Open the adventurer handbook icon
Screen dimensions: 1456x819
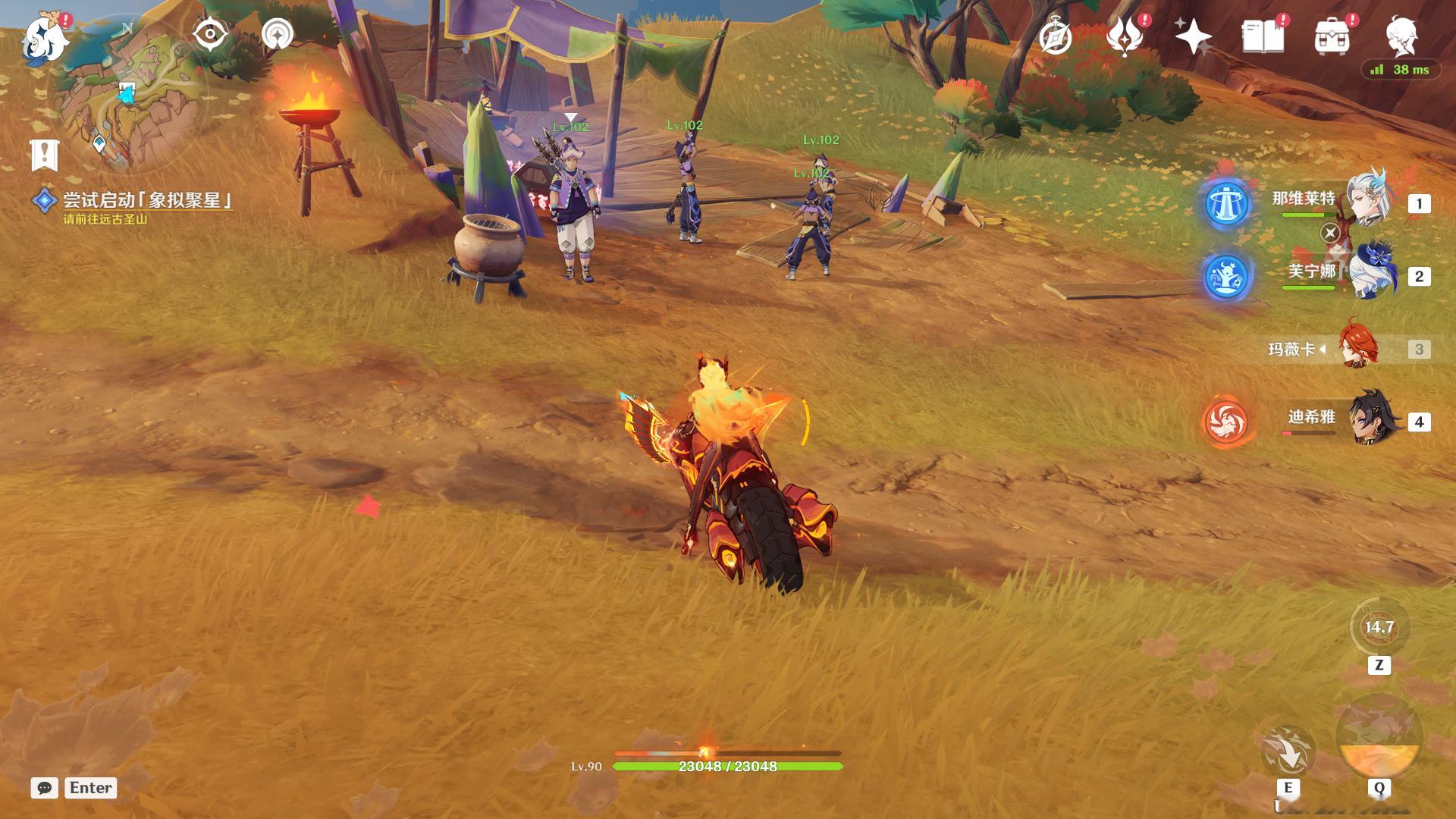[x=1263, y=36]
